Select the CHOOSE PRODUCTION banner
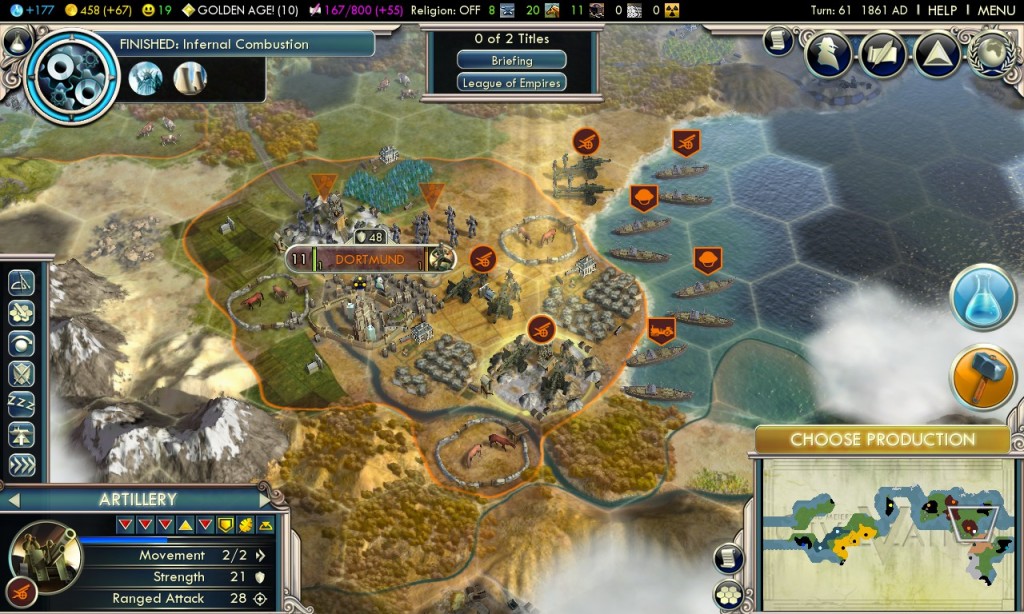 [882, 439]
